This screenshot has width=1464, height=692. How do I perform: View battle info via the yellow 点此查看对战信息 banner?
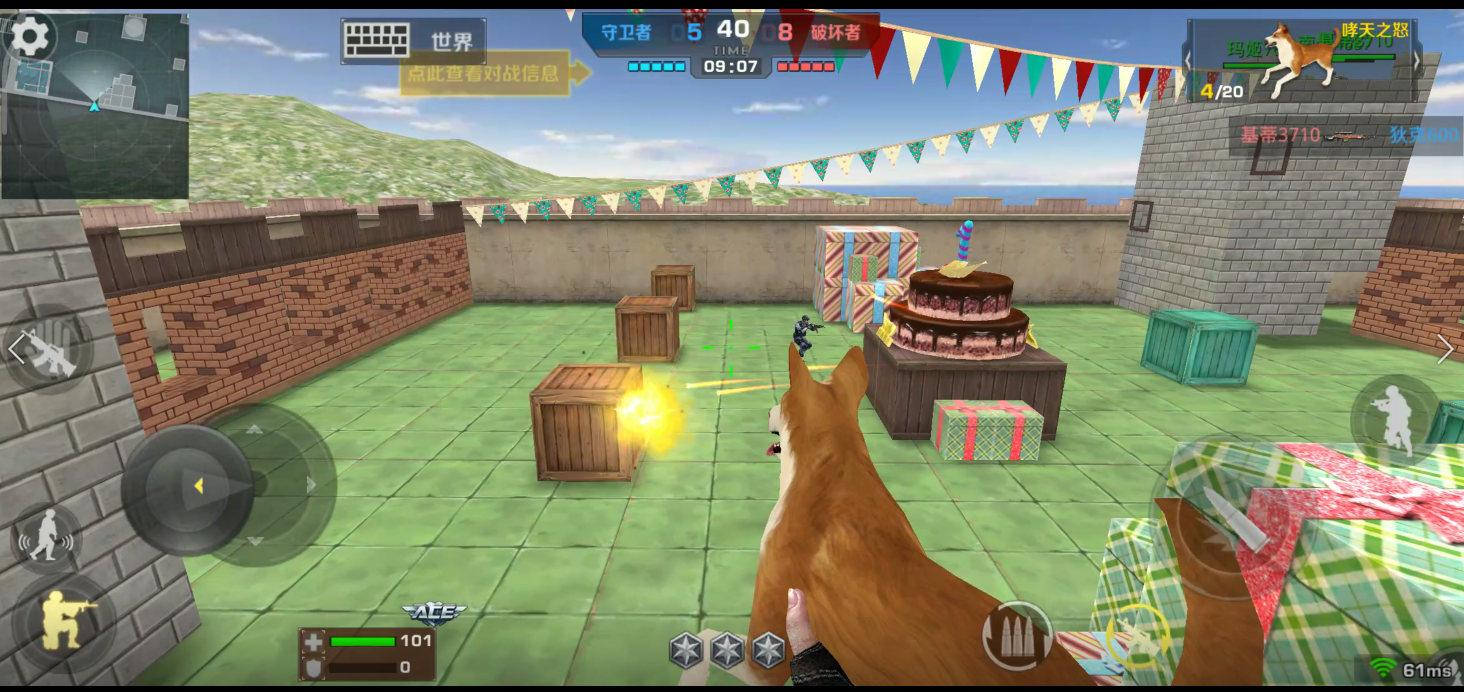tap(484, 72)
